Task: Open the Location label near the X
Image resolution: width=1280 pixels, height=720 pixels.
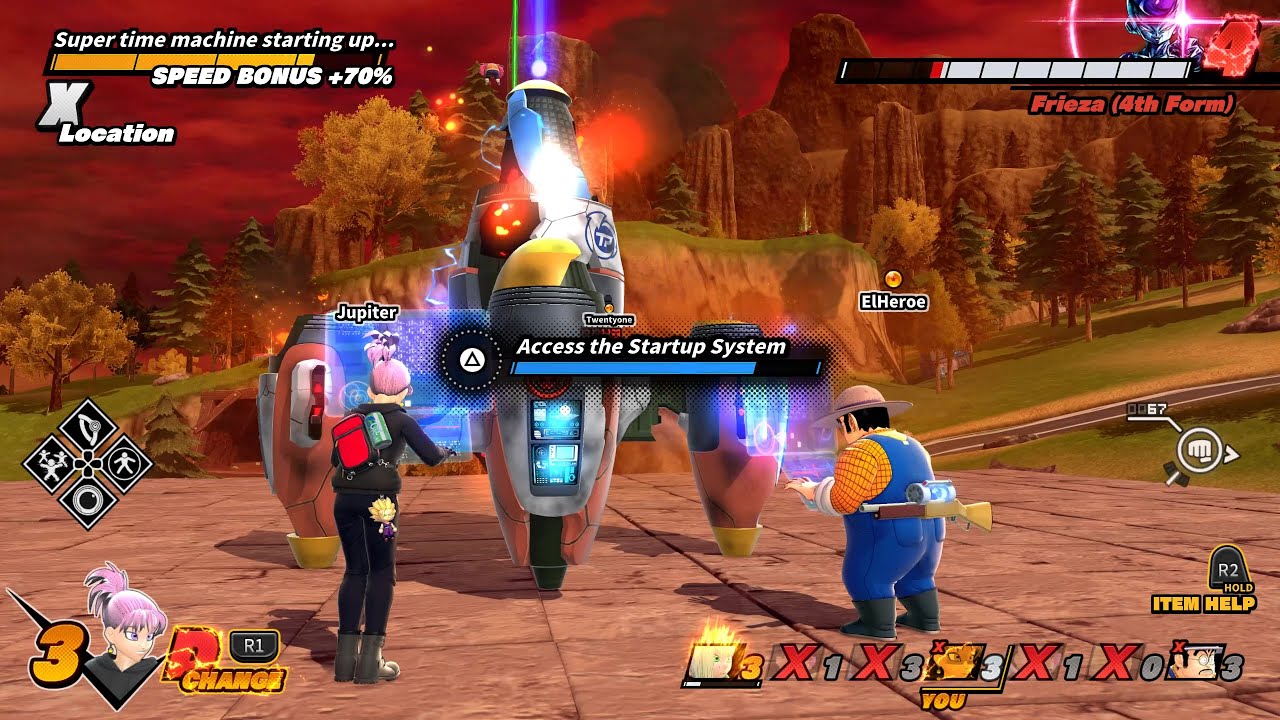Action: point(116,134)
